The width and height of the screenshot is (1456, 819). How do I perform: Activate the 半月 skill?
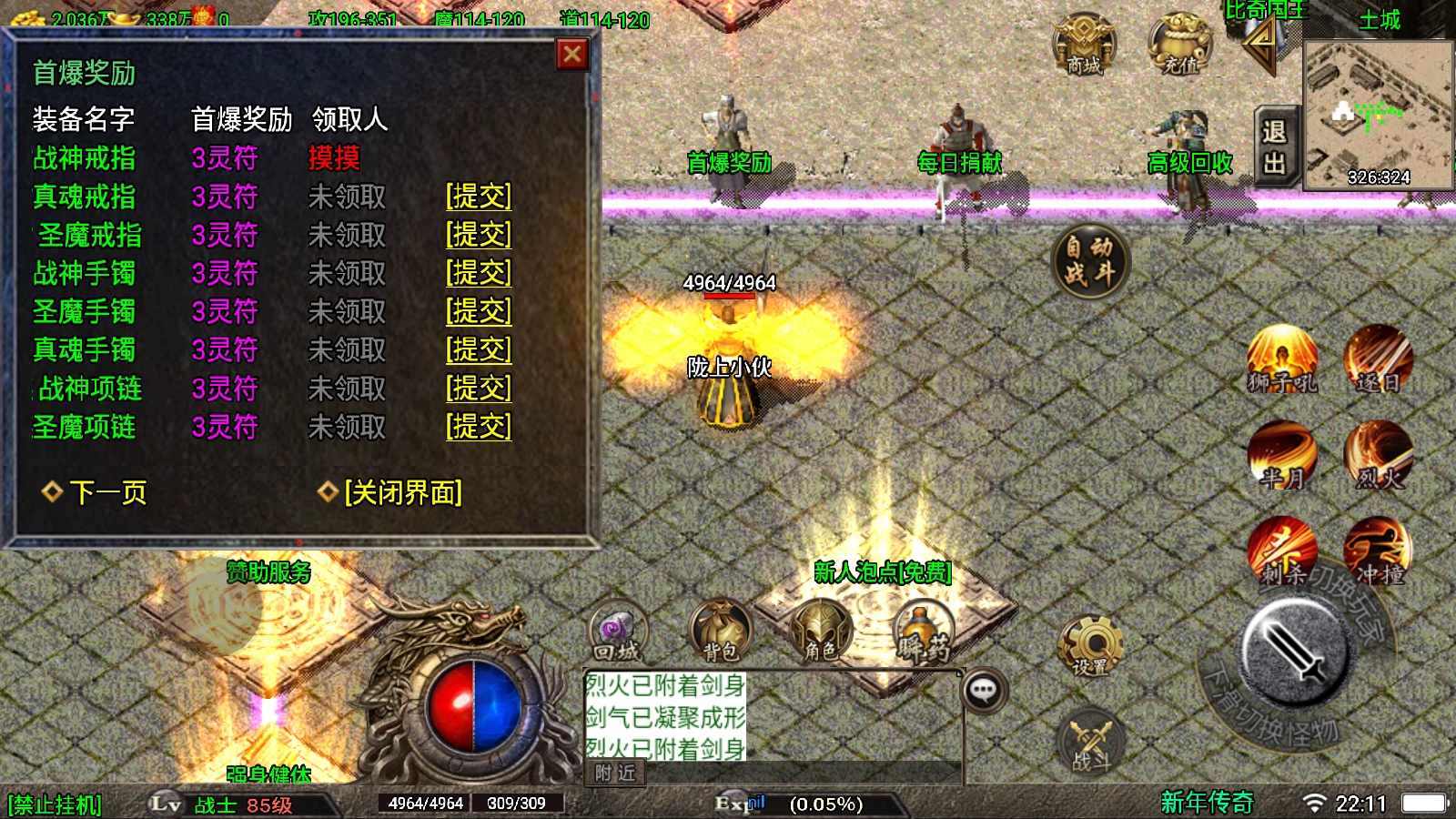coord(1282,455)
